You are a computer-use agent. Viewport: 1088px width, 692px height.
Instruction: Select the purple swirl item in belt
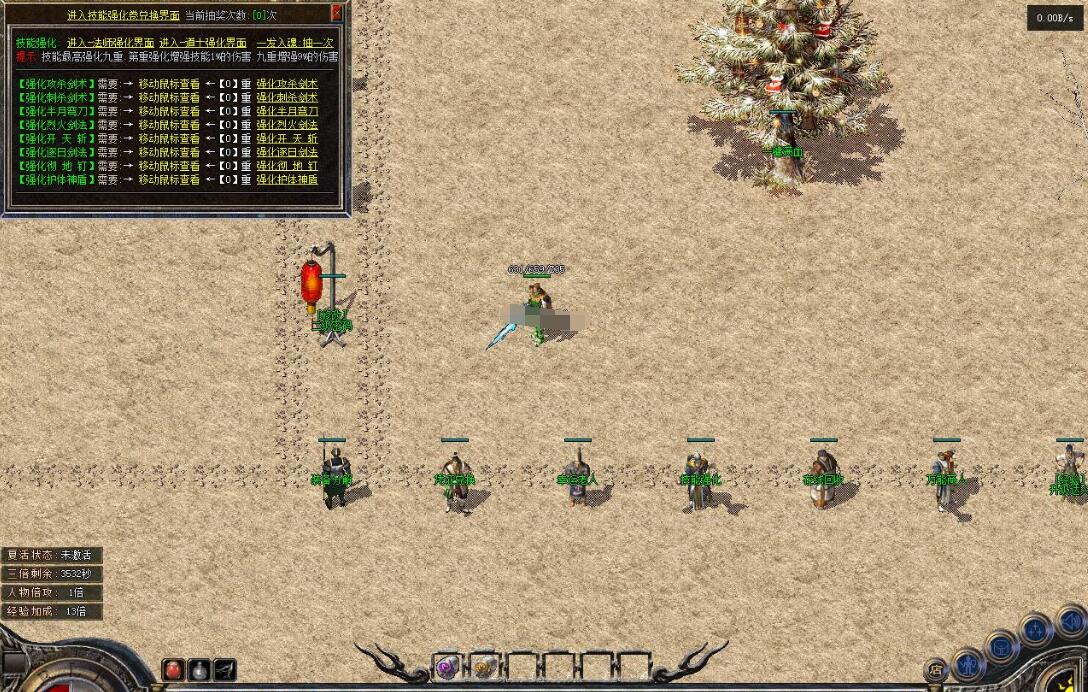pyautogui.click(x=447, y=667)
